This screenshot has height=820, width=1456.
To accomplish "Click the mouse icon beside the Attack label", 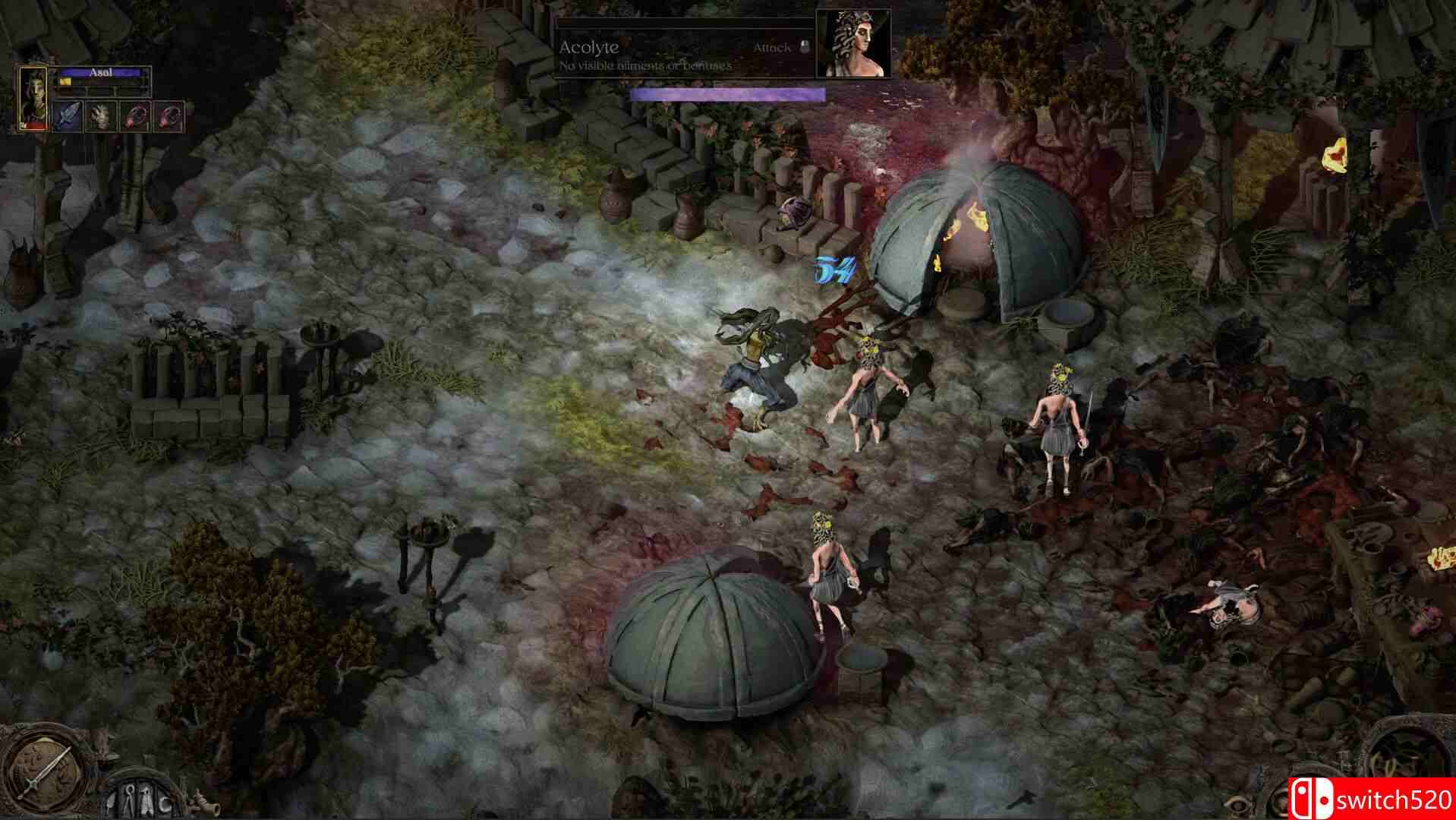I will pyautogui.click(x=803, y=47).
